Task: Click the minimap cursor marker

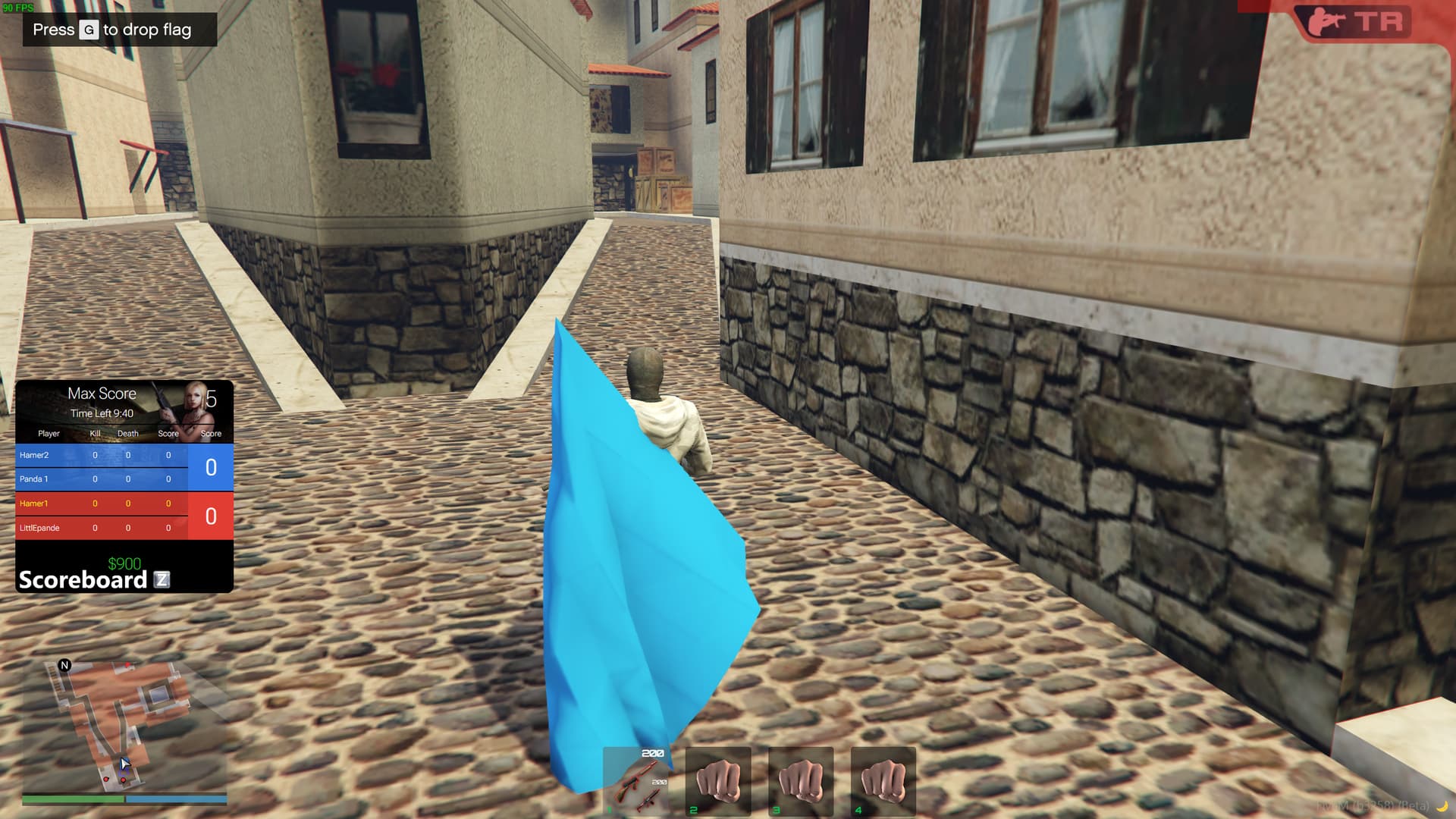Action: (124, 763)
